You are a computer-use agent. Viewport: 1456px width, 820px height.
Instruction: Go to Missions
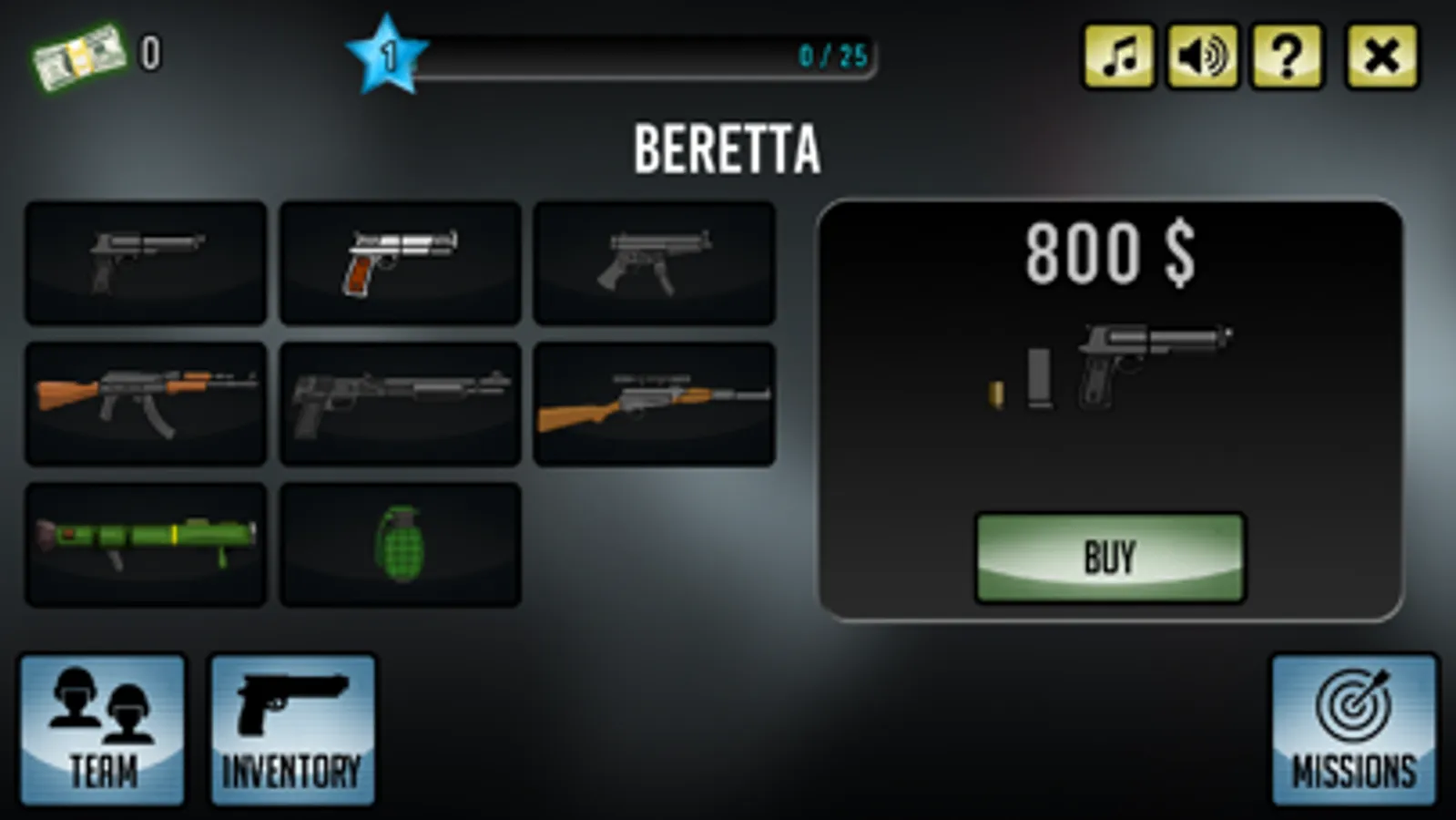[1353, 730]
